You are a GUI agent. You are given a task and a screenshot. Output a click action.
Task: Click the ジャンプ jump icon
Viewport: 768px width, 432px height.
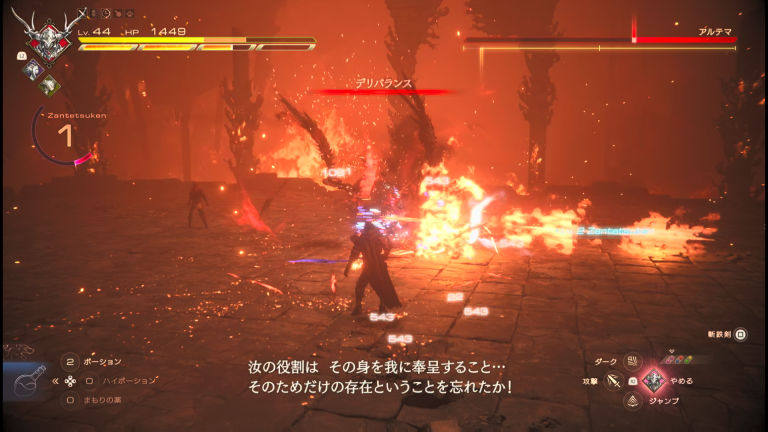coord(632,401)
